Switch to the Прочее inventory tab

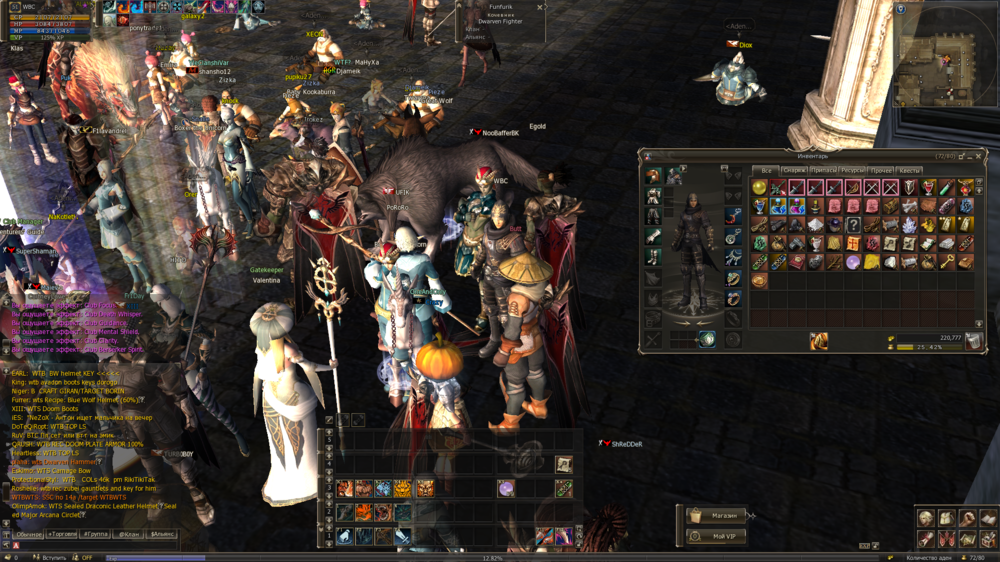point(881,171)
